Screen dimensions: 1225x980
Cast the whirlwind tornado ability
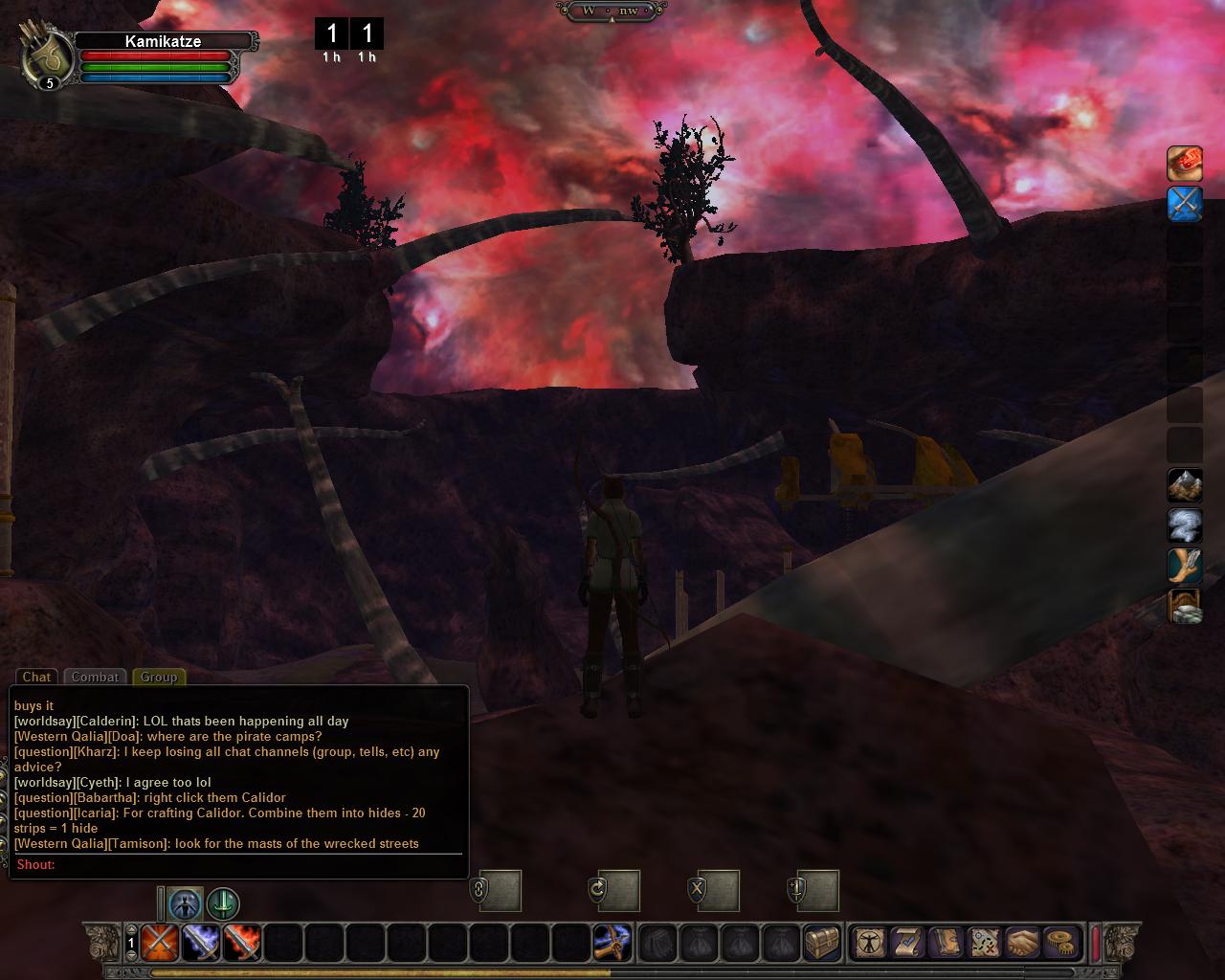(x=1185, y=525)
